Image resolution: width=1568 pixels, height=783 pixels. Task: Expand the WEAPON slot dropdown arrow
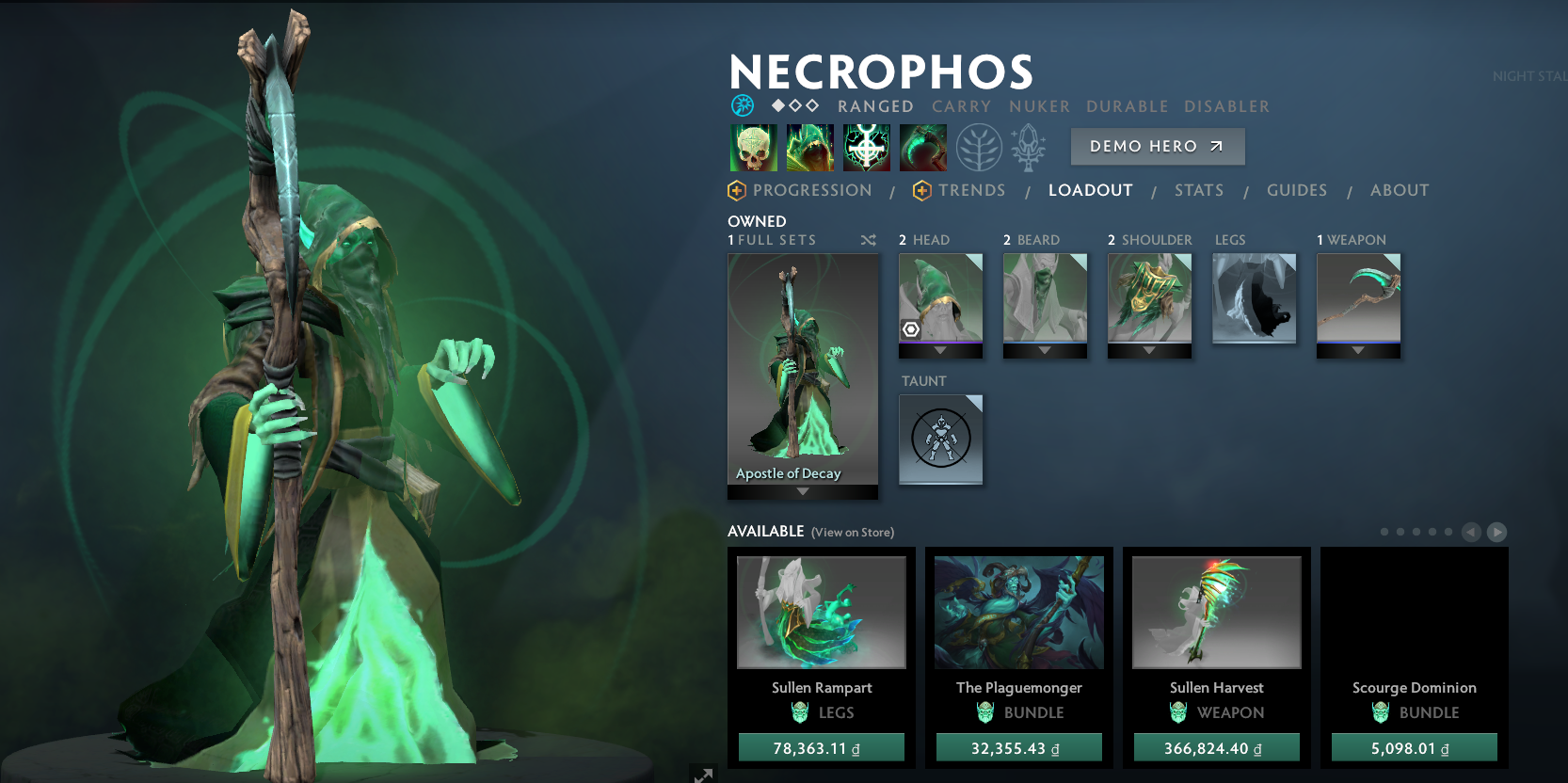[x=1358, y=349]
